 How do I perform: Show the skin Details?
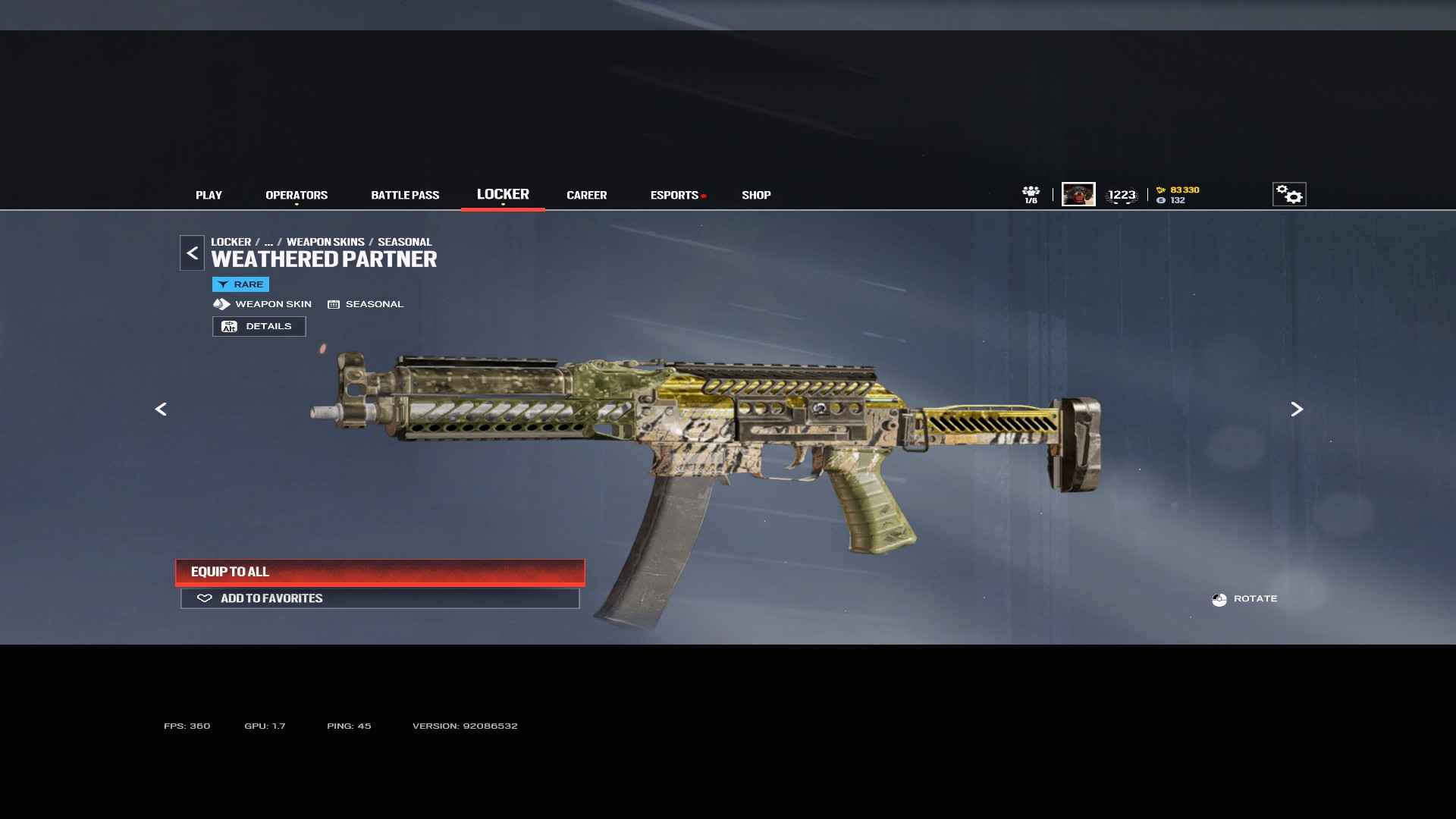coord(259,327)
